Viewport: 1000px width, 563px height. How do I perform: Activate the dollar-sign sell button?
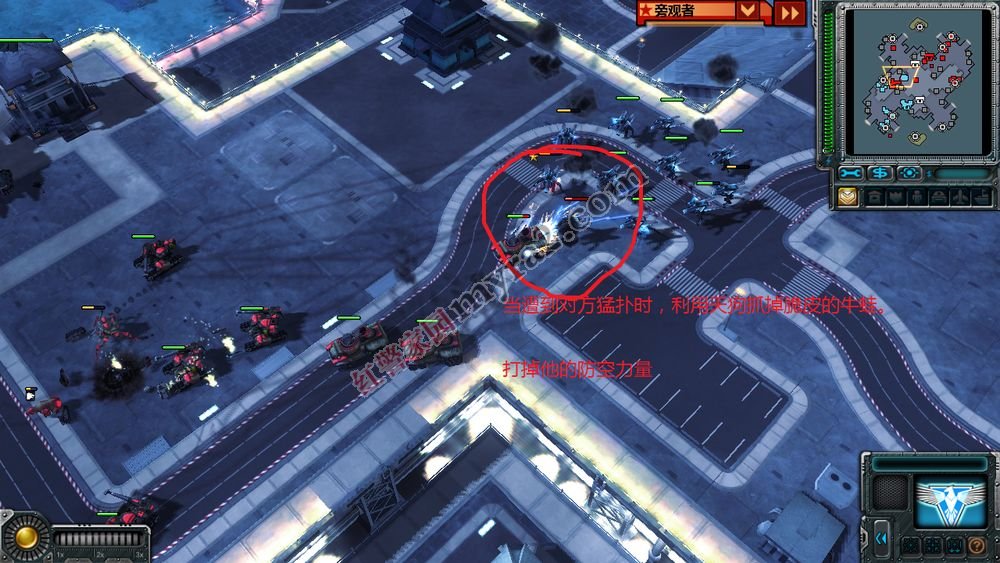(x=880, y=173)
